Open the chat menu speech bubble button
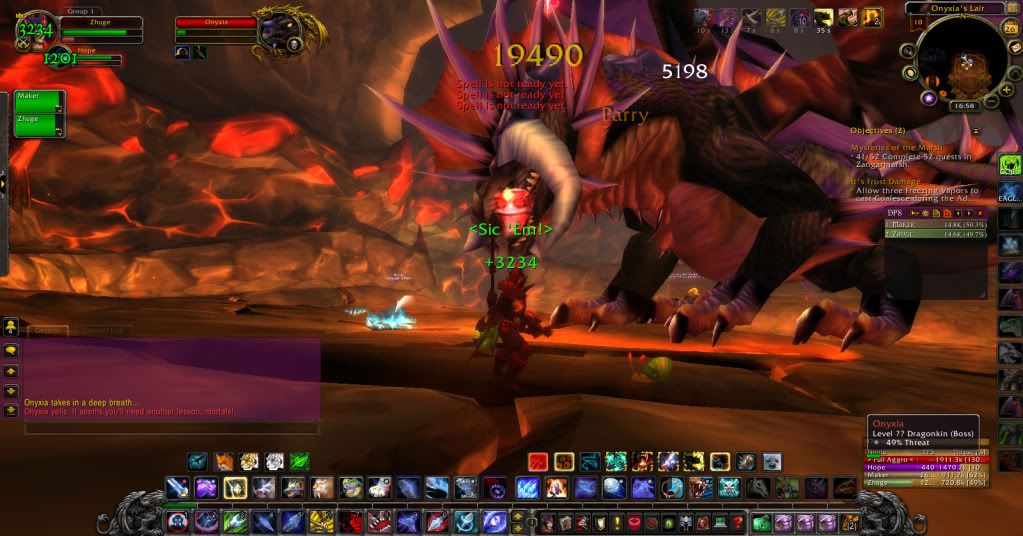Screen dimensions: 1023x536 pos(10,350)
